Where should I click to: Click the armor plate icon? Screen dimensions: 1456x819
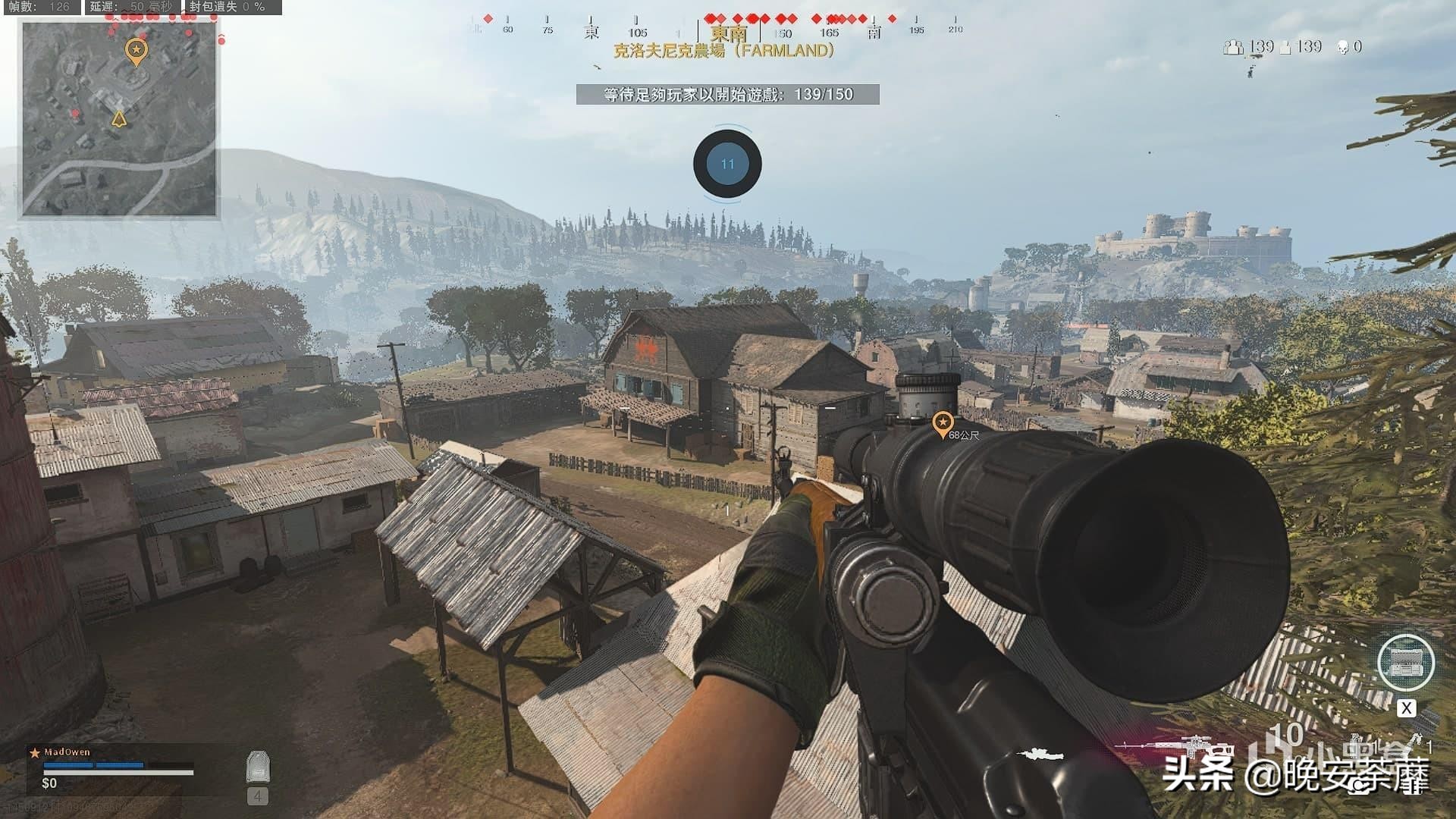[x=258, y=767]
